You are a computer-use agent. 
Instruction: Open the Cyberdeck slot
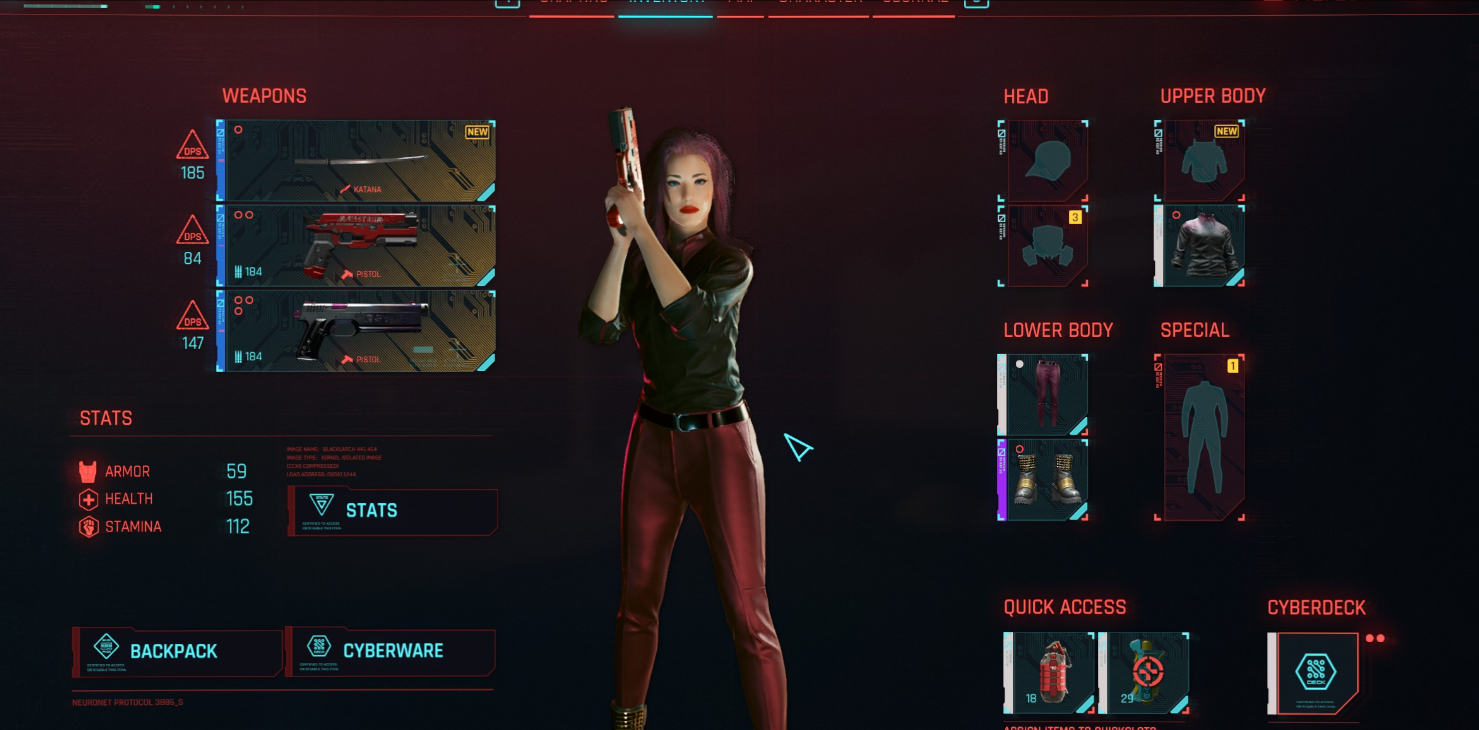1314,673
